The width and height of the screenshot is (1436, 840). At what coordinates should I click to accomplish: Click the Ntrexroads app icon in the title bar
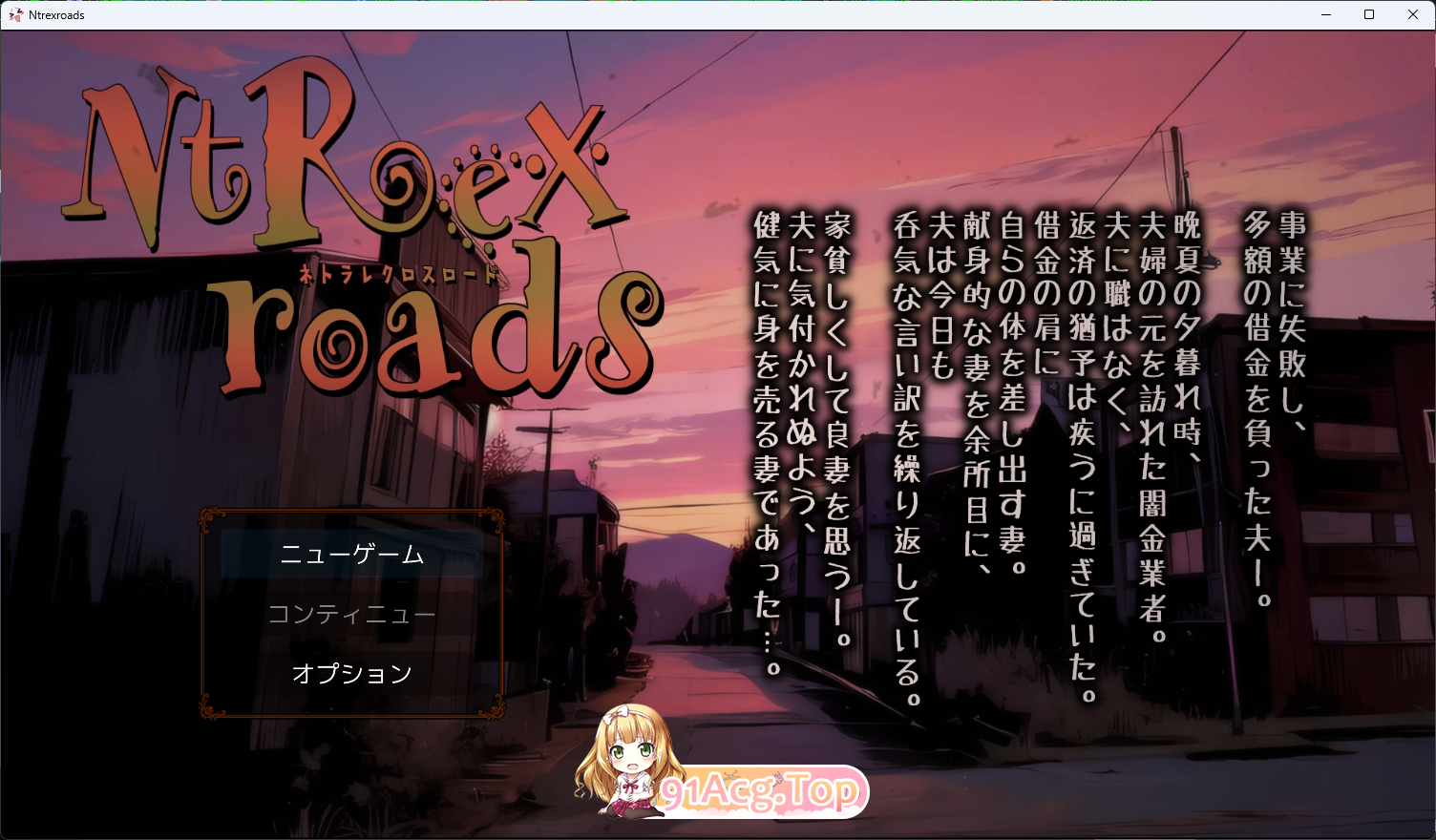pos(16,14)
